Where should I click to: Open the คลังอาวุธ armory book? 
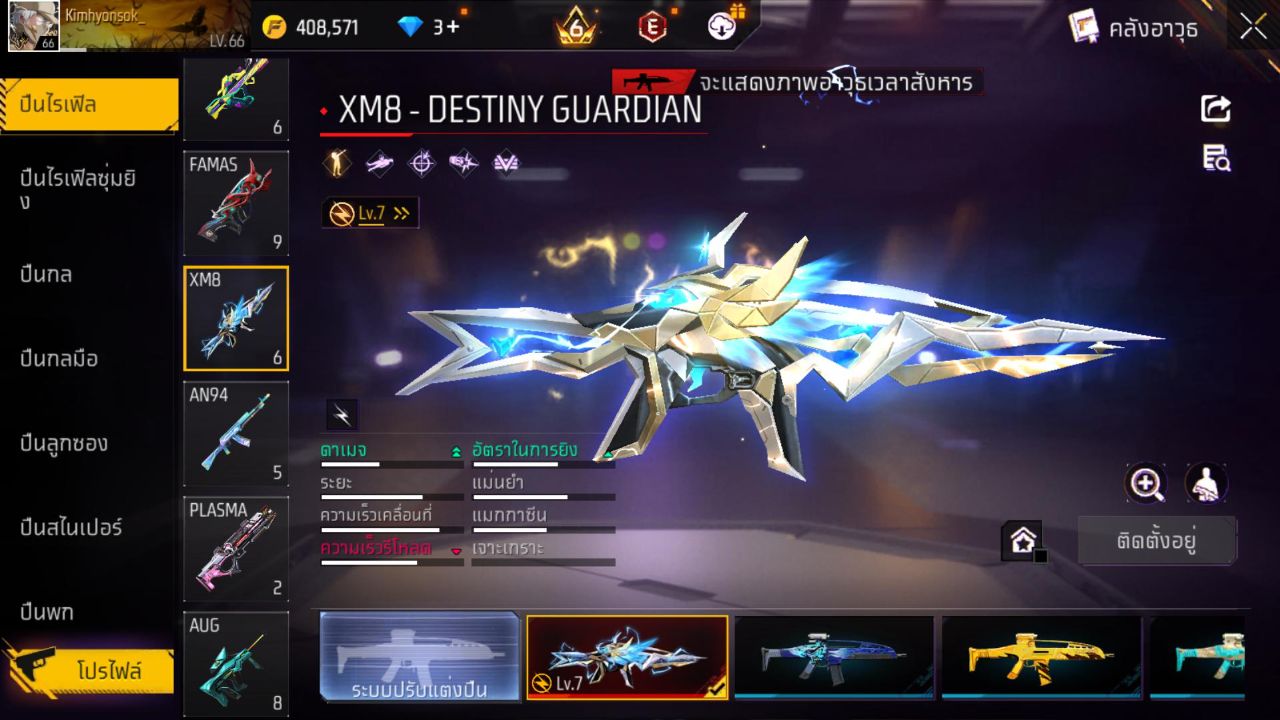coord(1132,28)
